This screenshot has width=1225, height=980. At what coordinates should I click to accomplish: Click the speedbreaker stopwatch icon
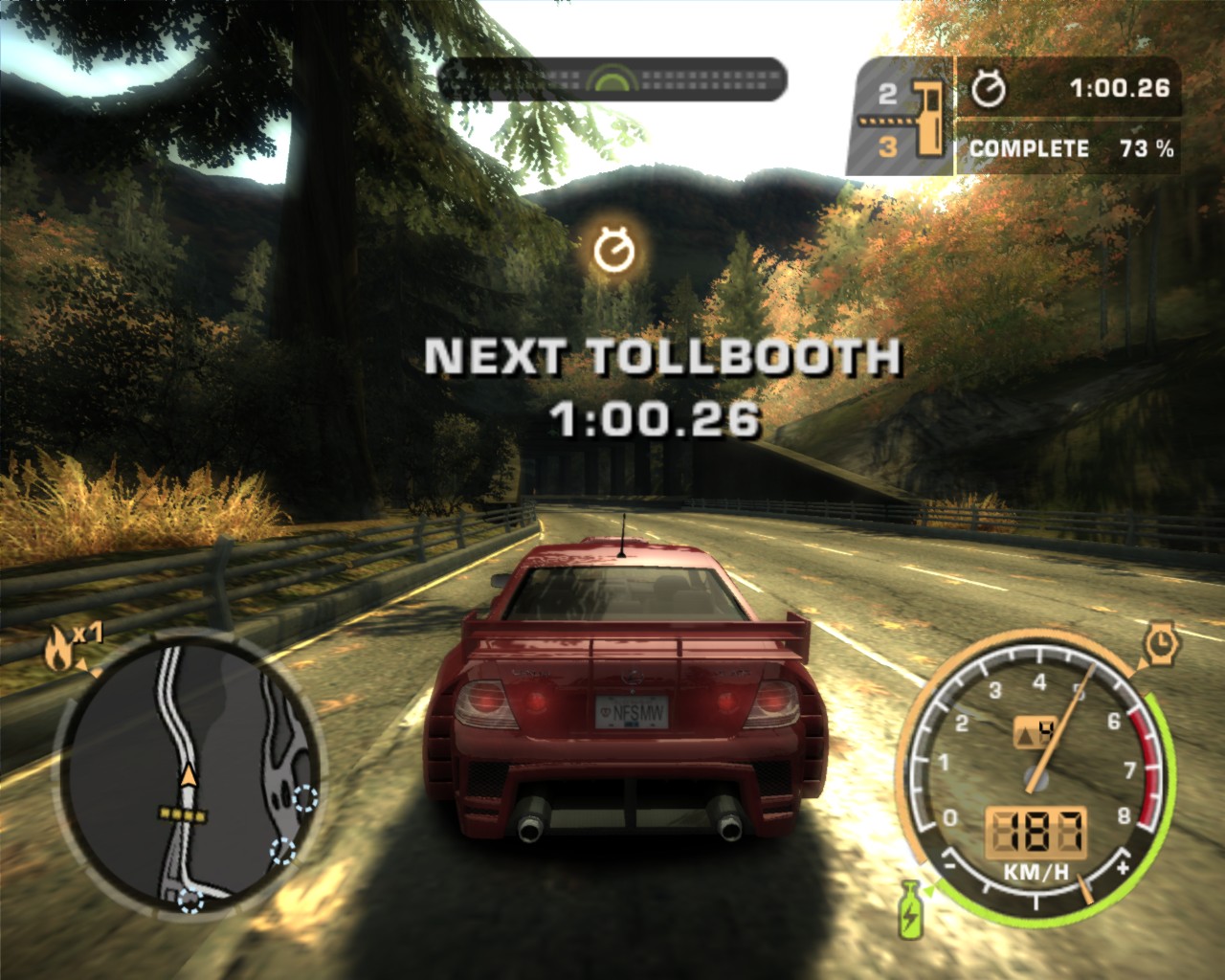pyautogui.click(x=1161, y=641)
